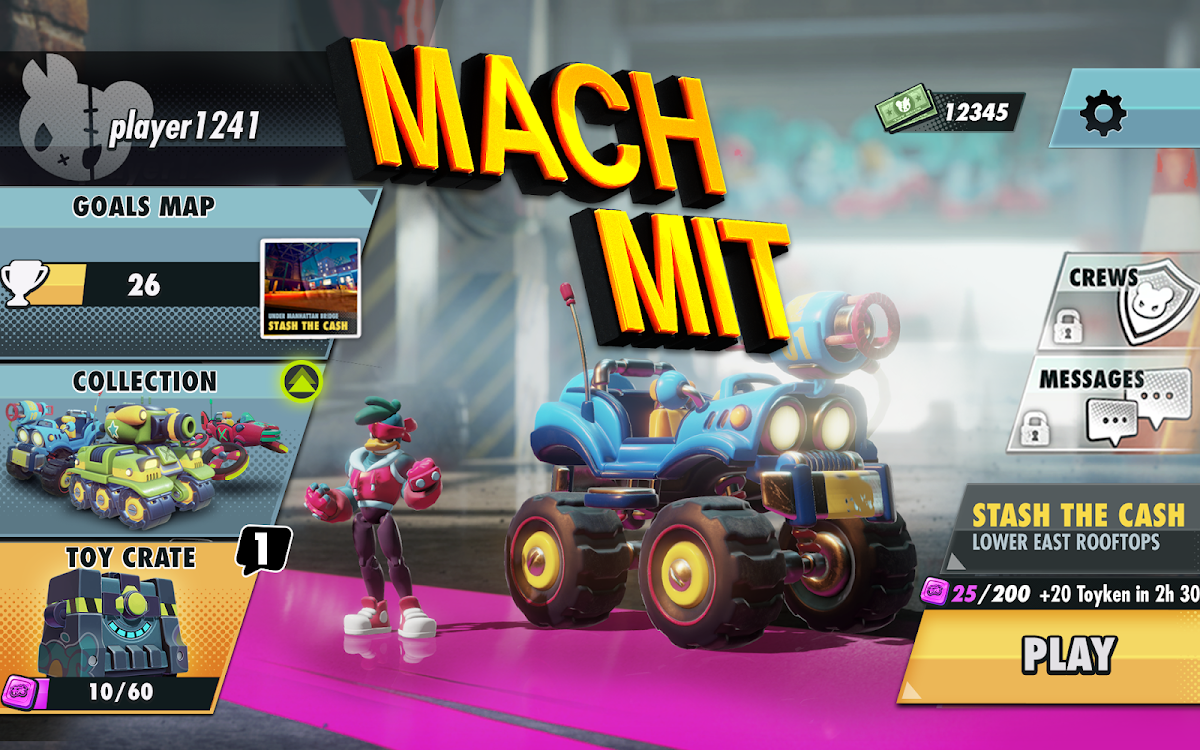Viewport: 1200px width, 750px height.
Task: Select the Stash the Cash map thumbnail
Action: click(x=310, y=288)
